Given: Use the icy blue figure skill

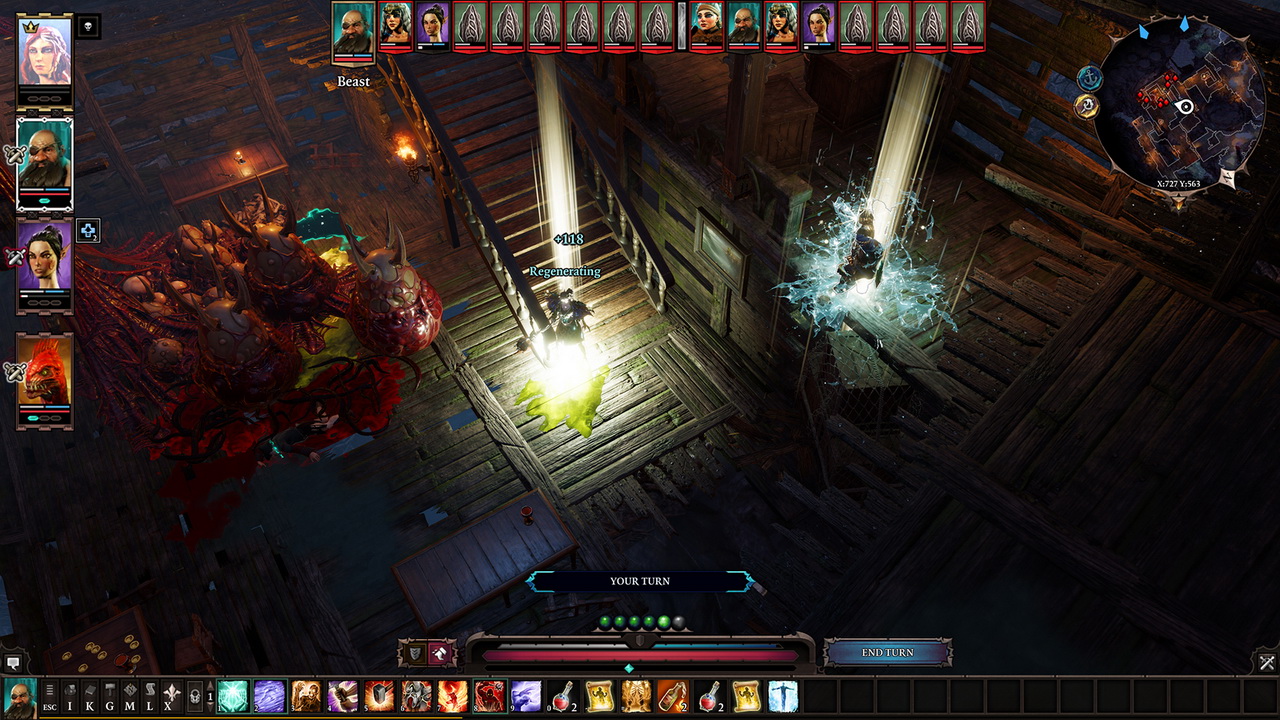Looking at the screenshot, I should (x=783, y=696).
